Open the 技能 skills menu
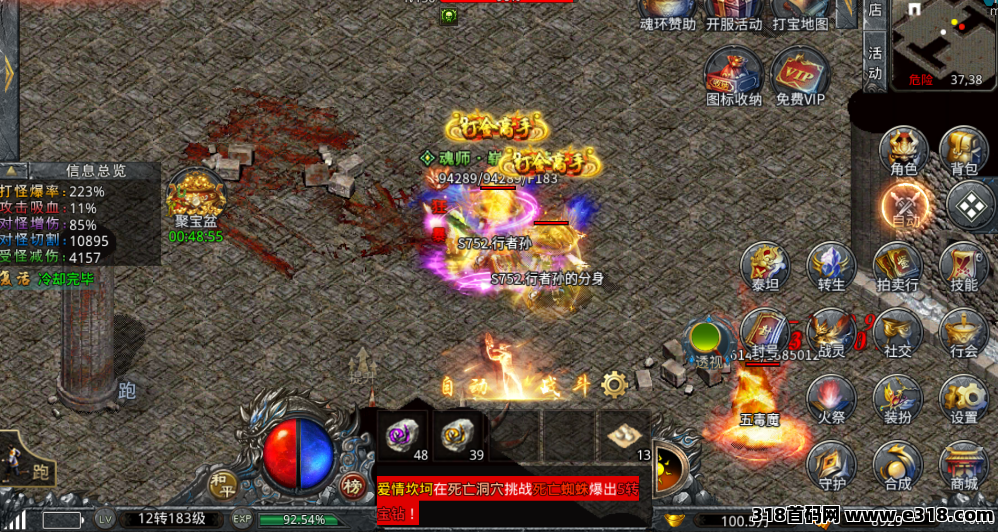 tap(964, 267)
